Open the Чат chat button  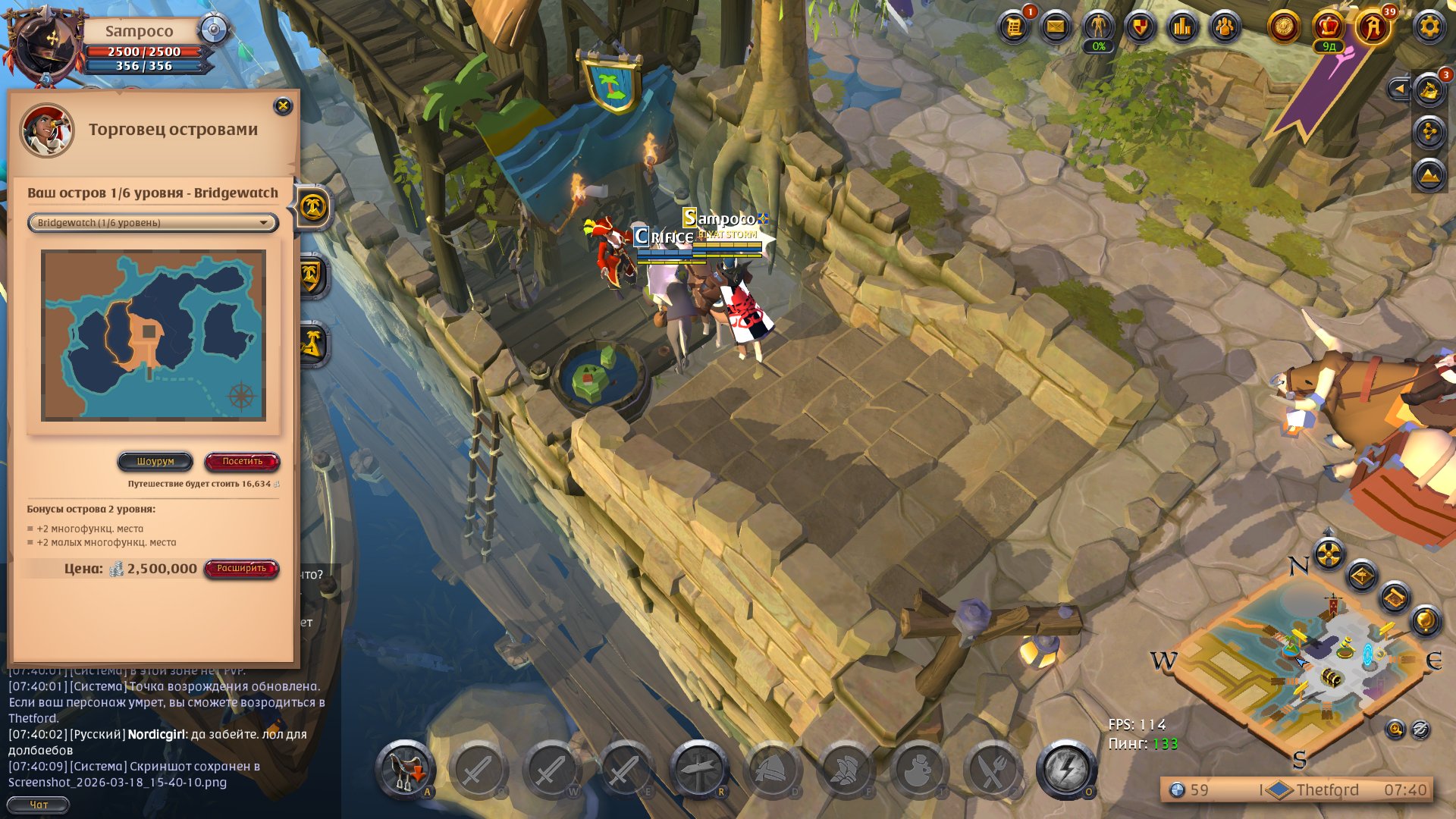[x=38, y=805]
